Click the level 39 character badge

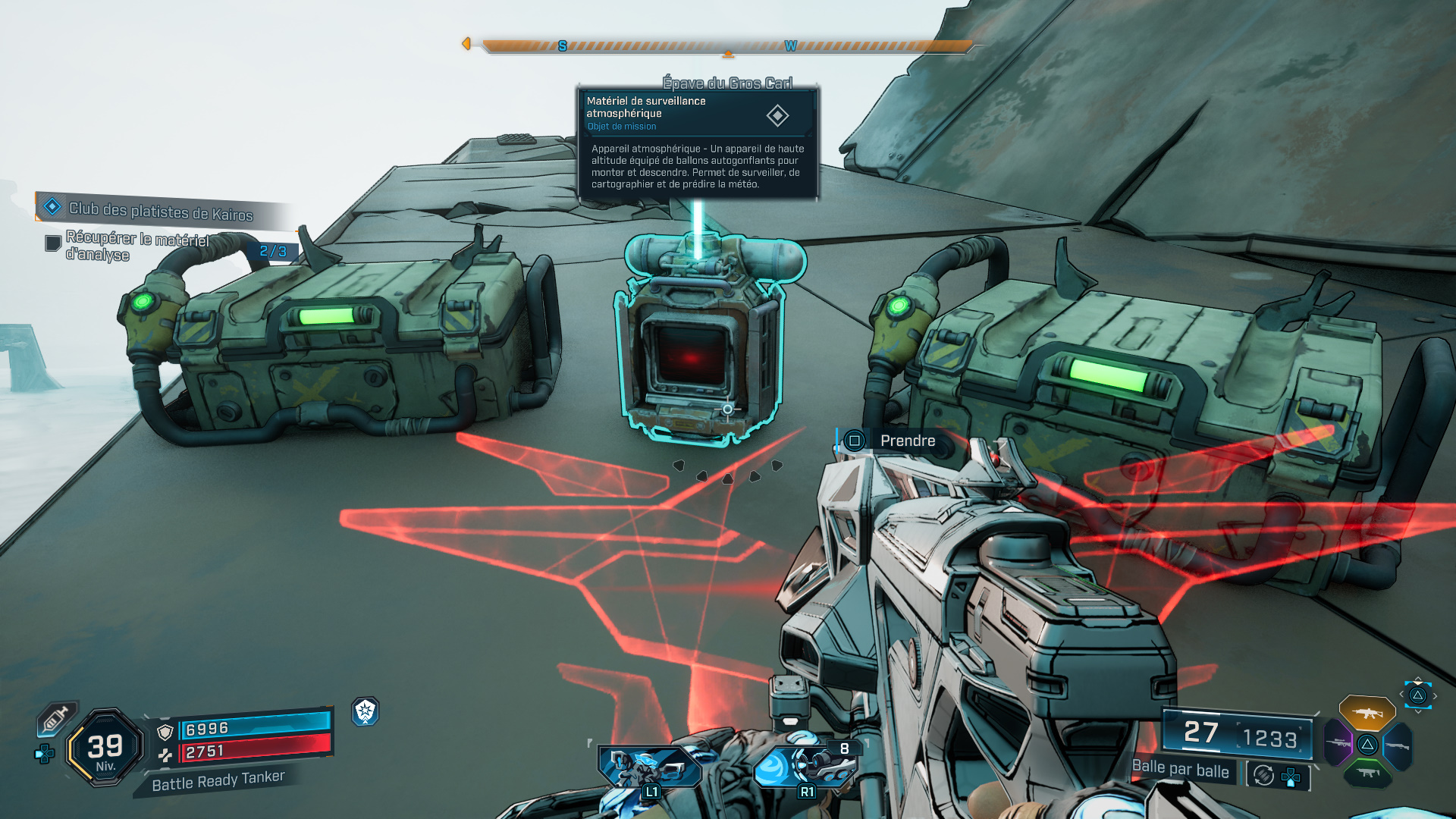pyautogui.click(x=105, y=748)
